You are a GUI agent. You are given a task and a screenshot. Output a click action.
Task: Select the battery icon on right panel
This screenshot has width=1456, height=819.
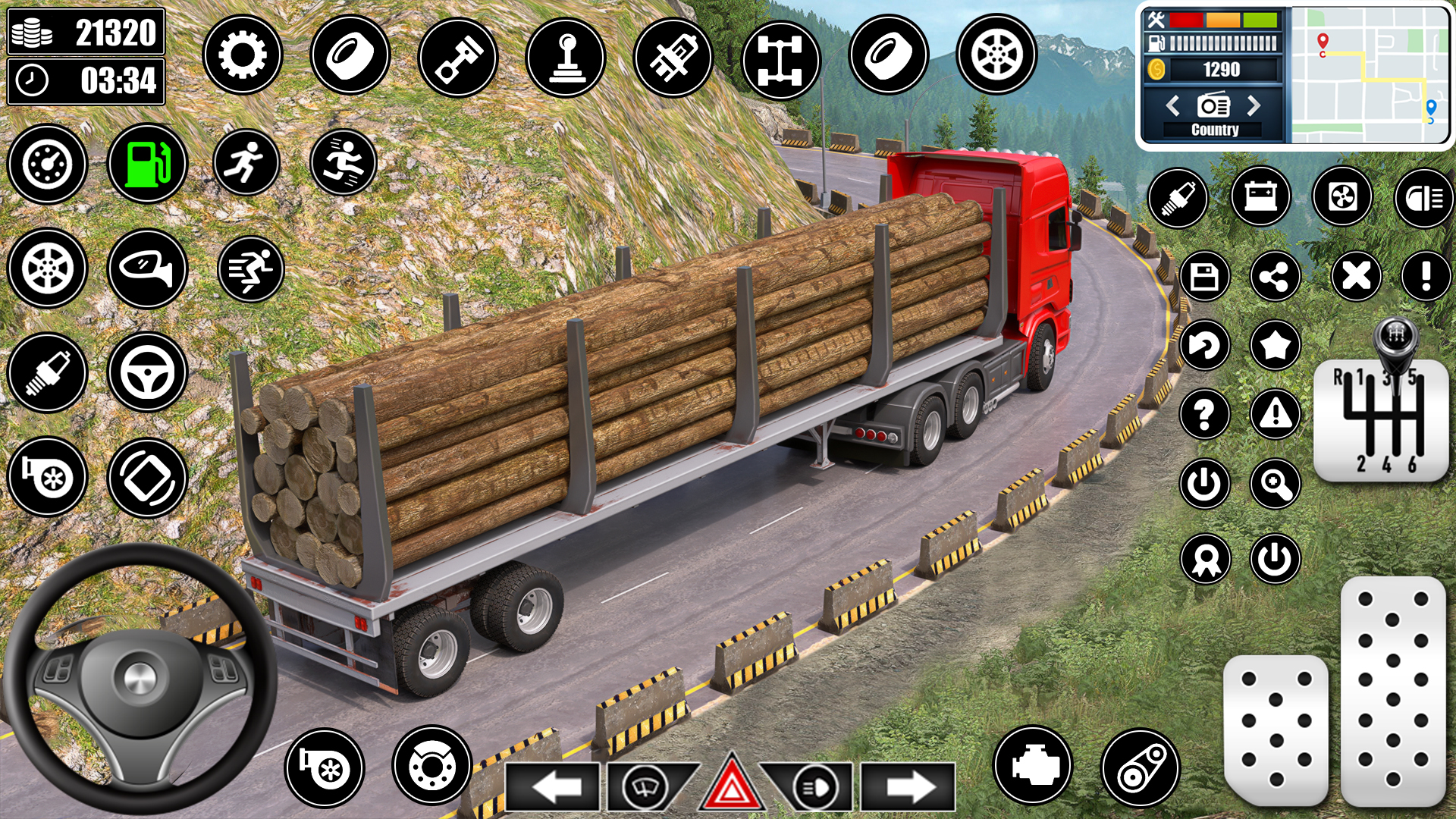(x=1260, y=197)
